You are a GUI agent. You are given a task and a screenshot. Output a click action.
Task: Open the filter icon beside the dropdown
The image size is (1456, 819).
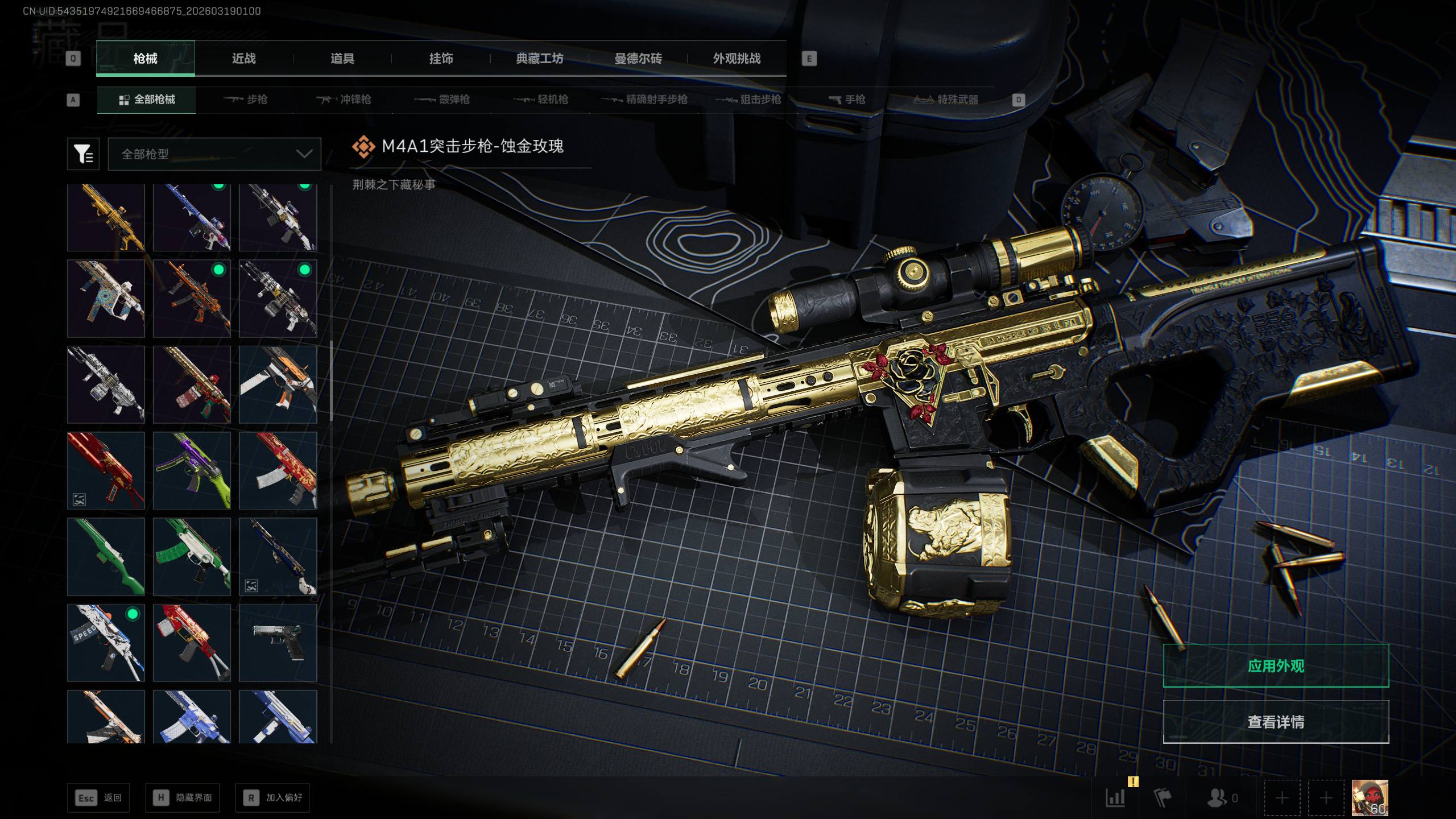point(83,154)
